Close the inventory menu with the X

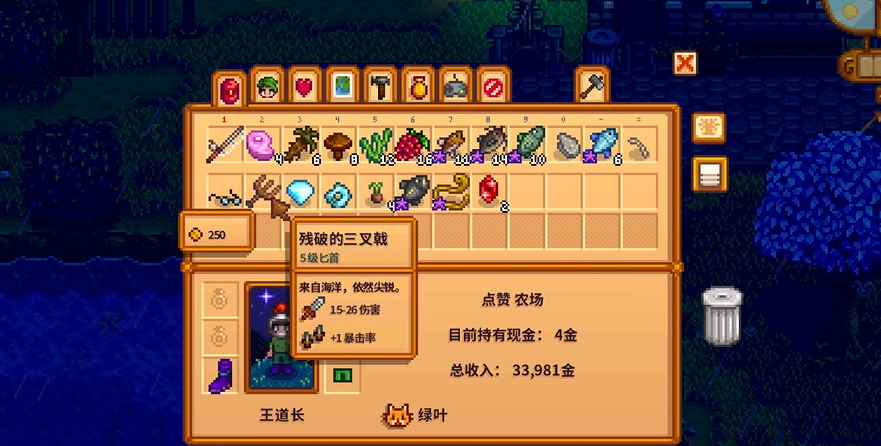coord(685,64)
